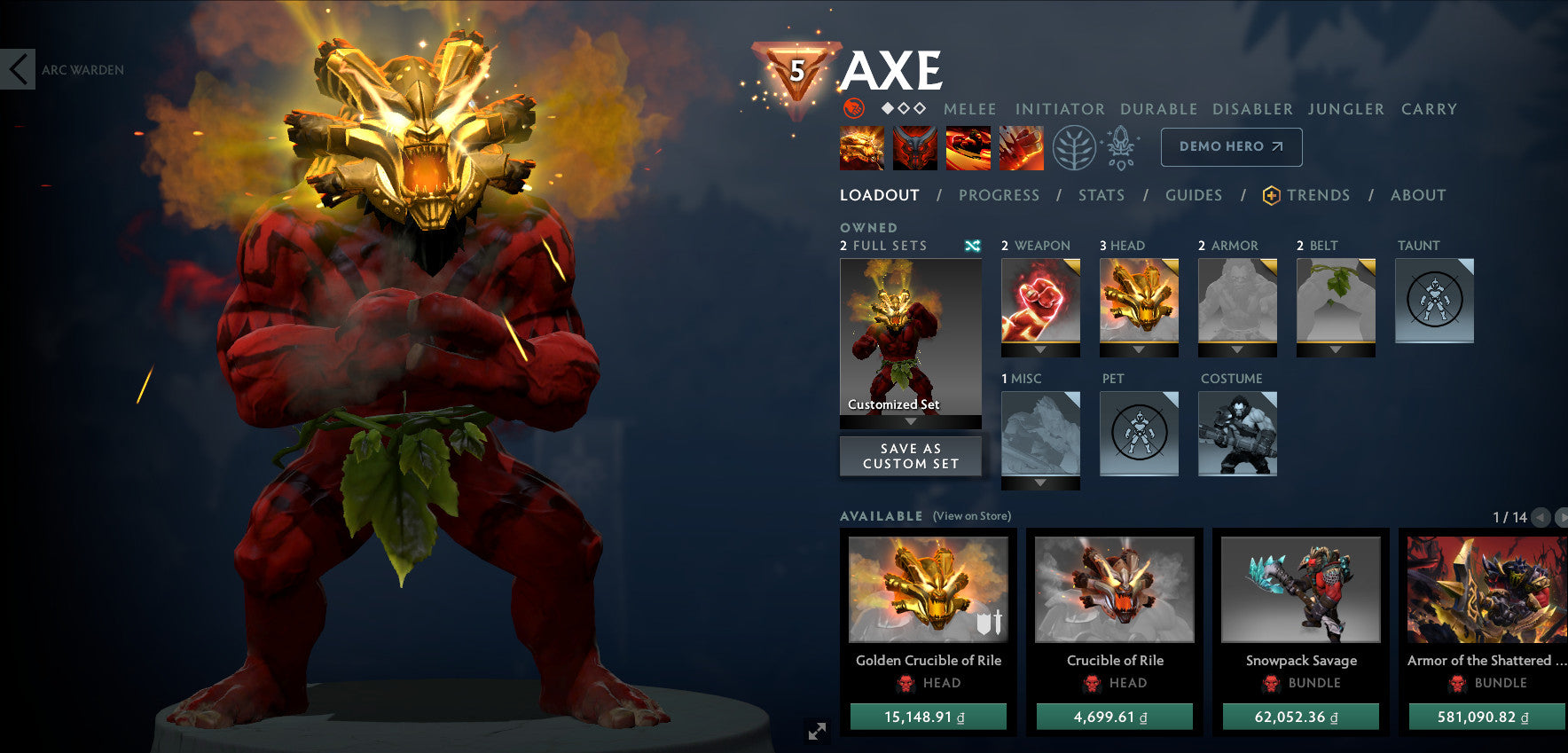The width and height of the screenshot is (1568, 753).
Task: View the Aghanim's Scepter upgrades icon
Action: click(x=1119, y=147)
